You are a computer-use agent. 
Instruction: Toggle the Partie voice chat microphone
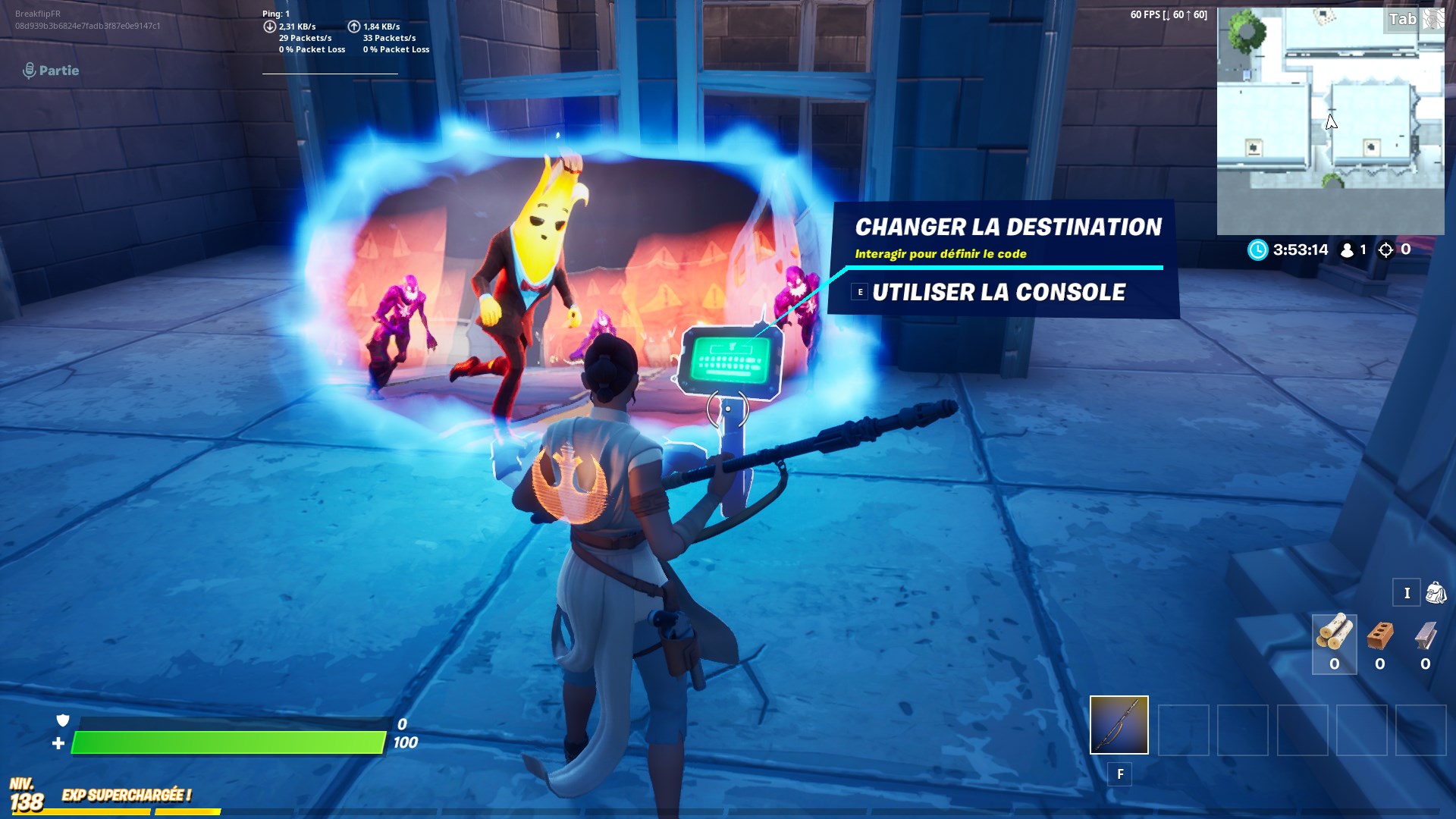pos(29,71)
